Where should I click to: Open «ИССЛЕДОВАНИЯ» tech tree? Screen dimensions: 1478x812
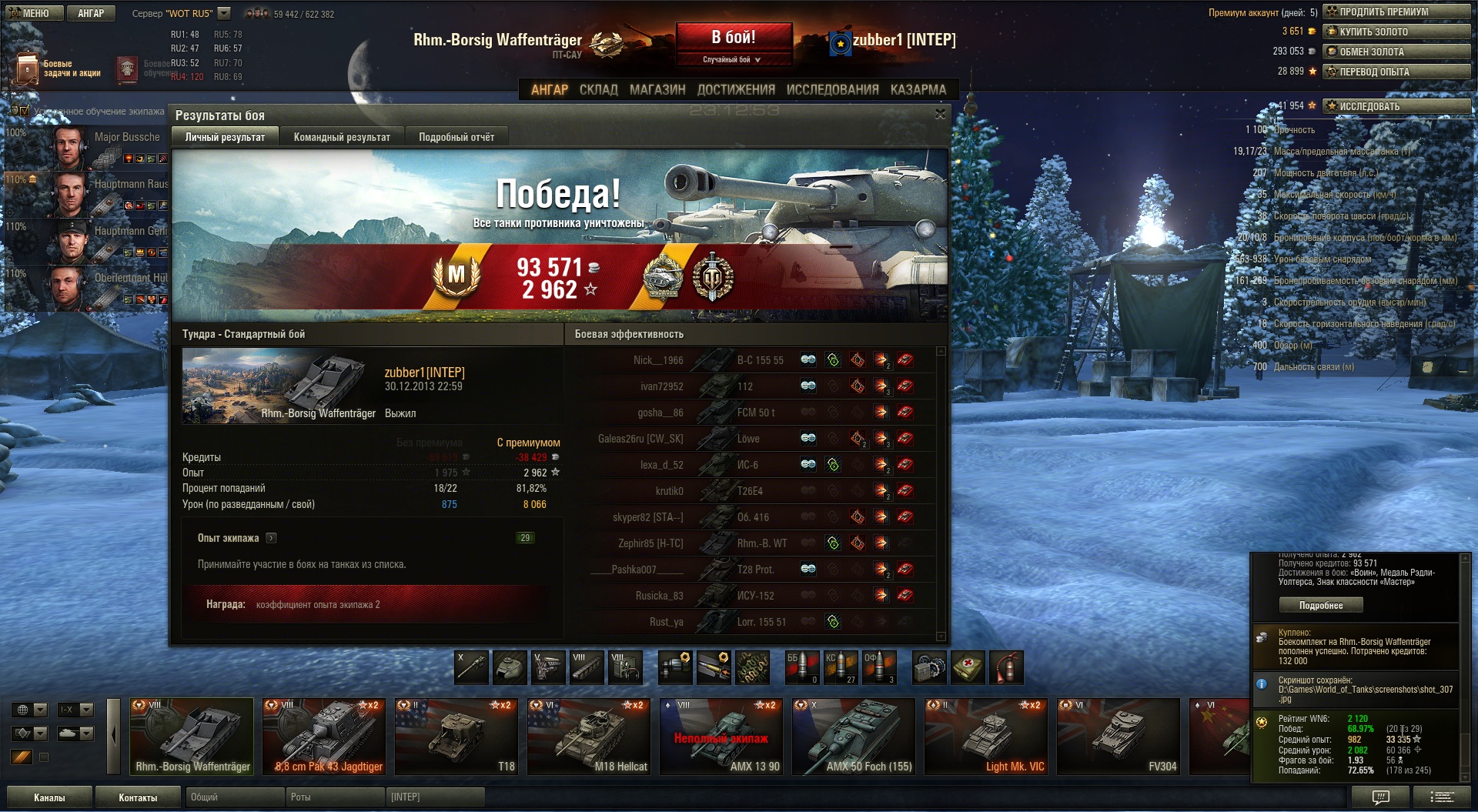tap(832, 89)
